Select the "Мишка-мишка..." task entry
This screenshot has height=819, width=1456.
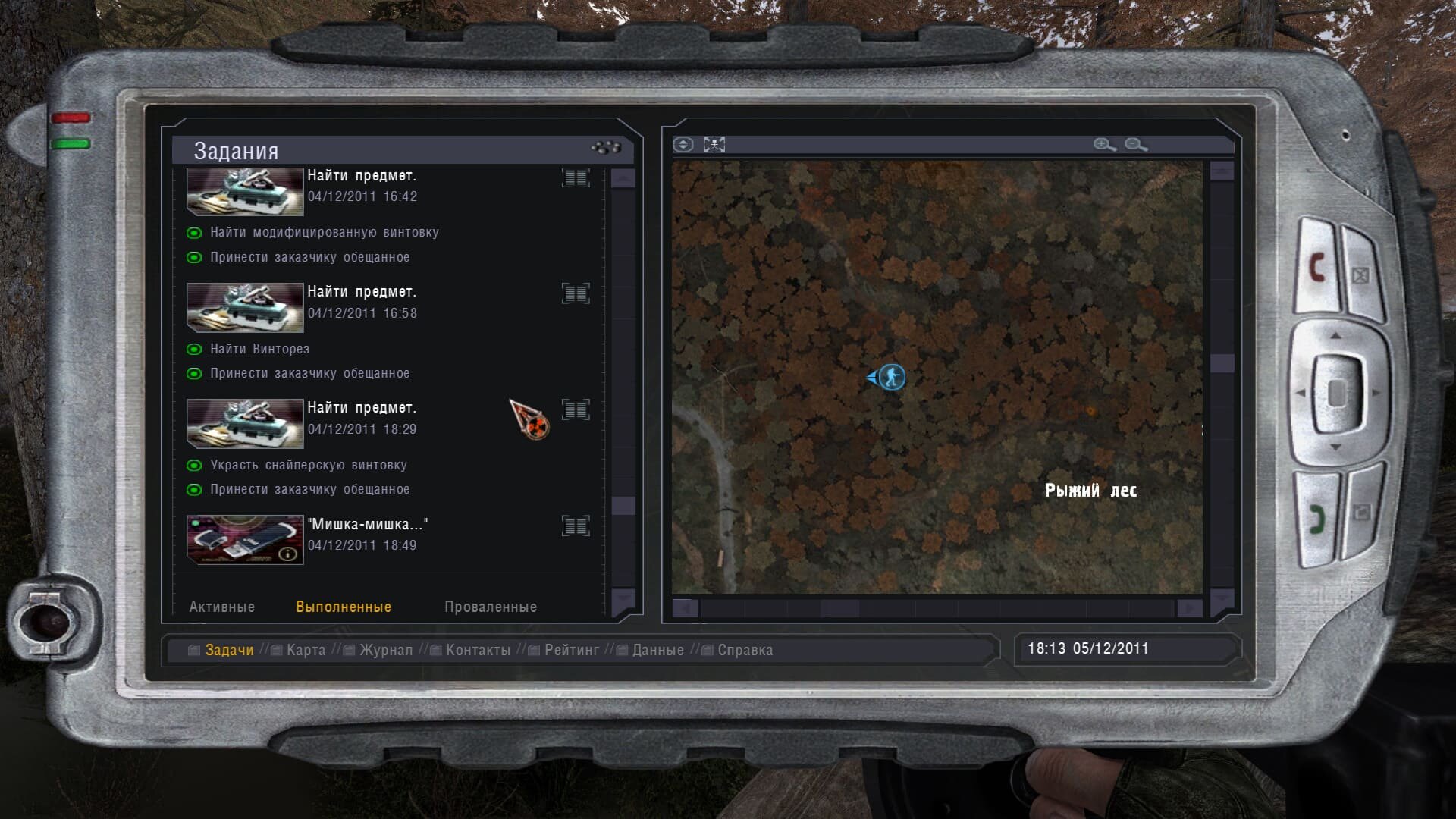click(367, 525)
